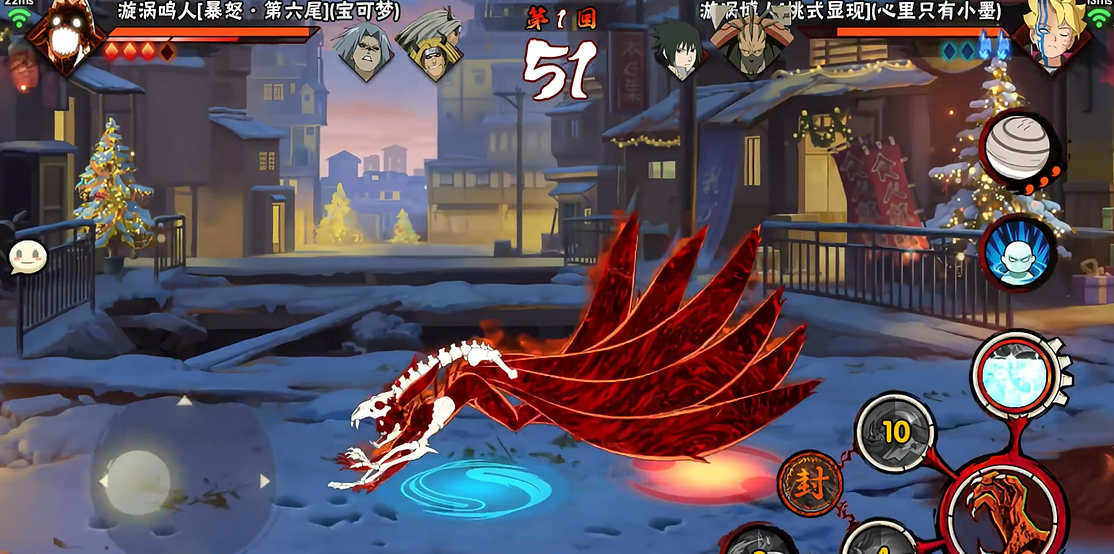Select the blond goggles teammate portrait
The width and height of the screenshot is (1114, 554).
428,45
